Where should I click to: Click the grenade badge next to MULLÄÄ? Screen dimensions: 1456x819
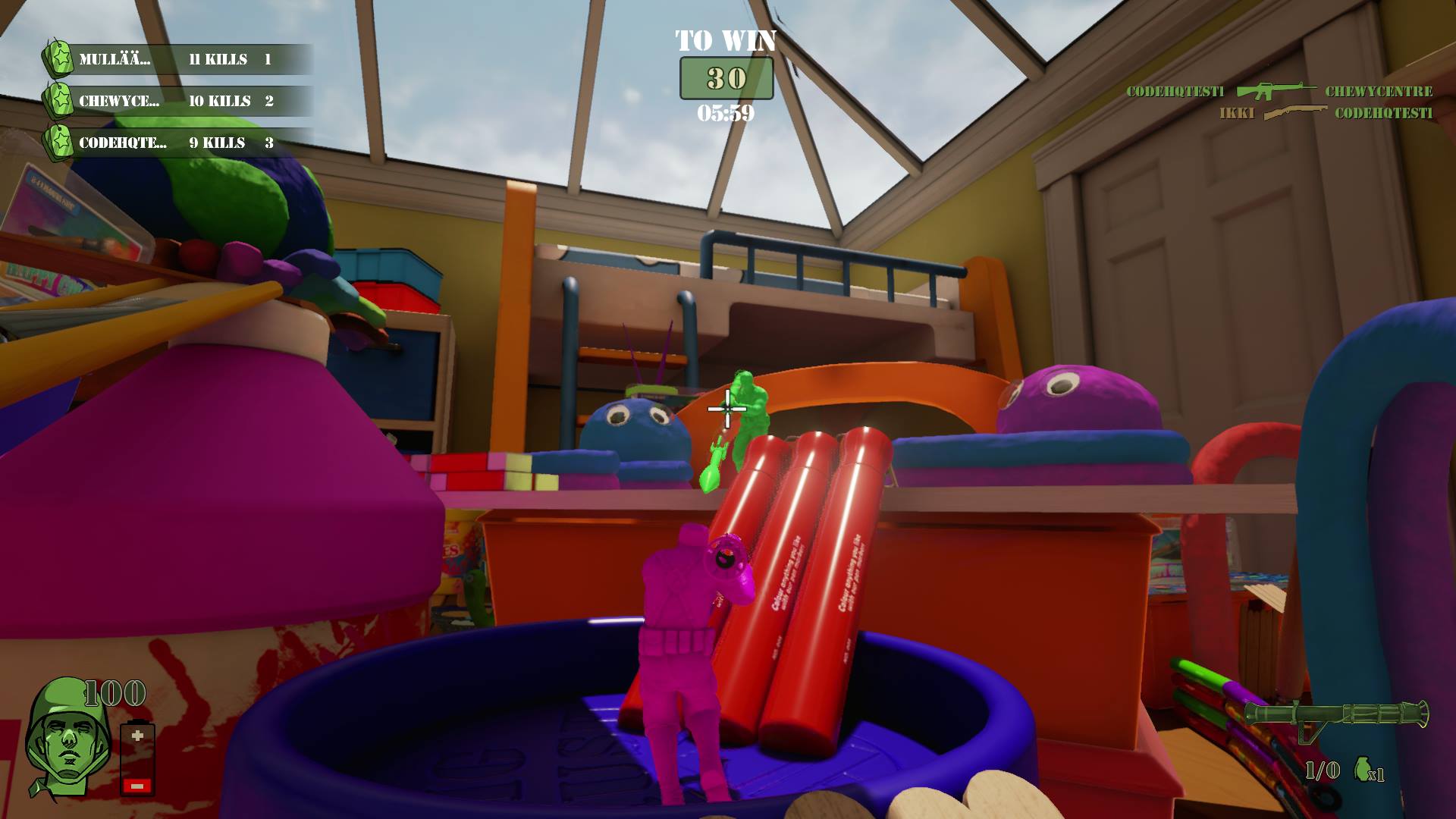click(x=59, y=57)
